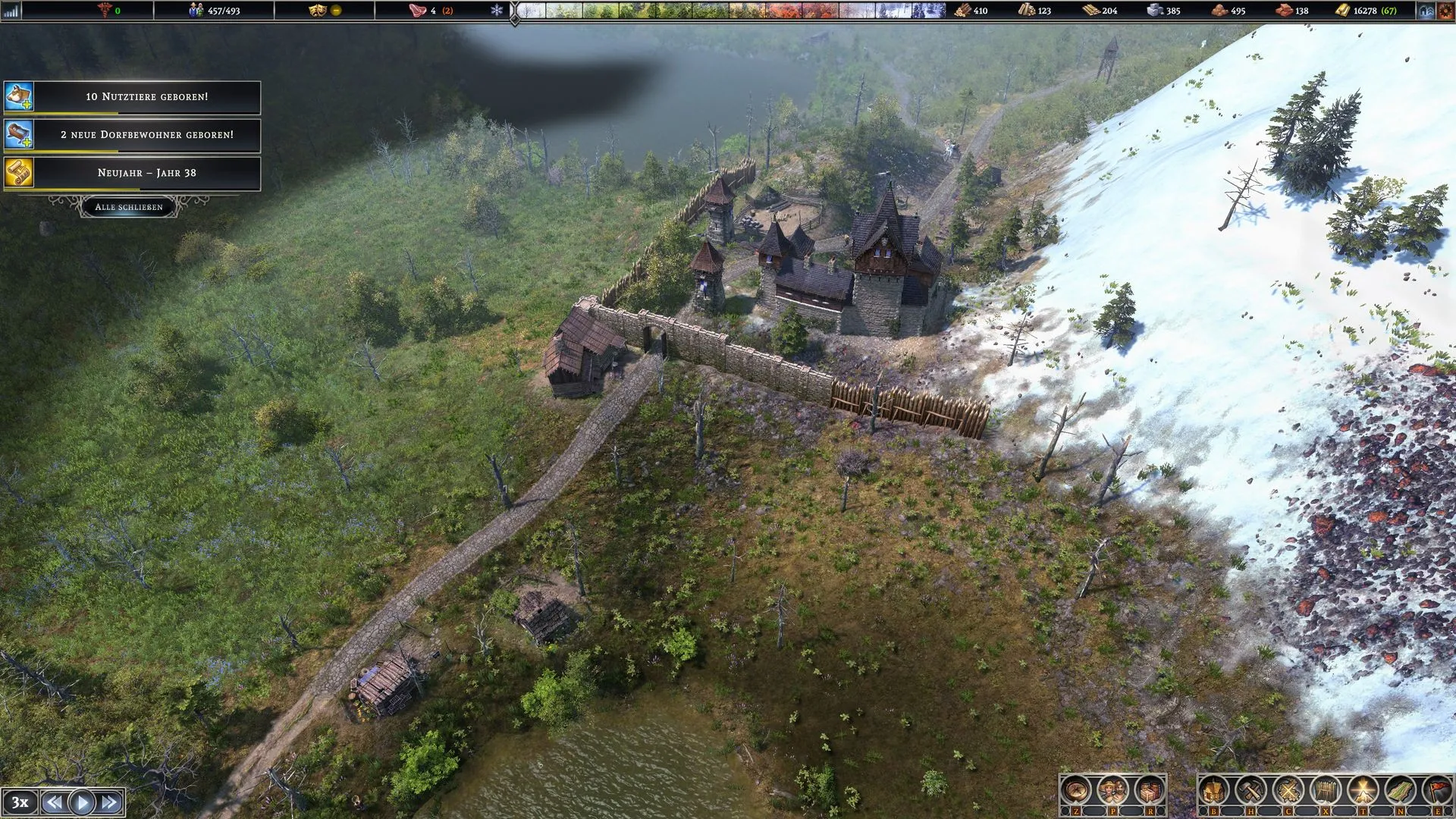Click the blue house upgrade icon

(x=1426, y=11)
